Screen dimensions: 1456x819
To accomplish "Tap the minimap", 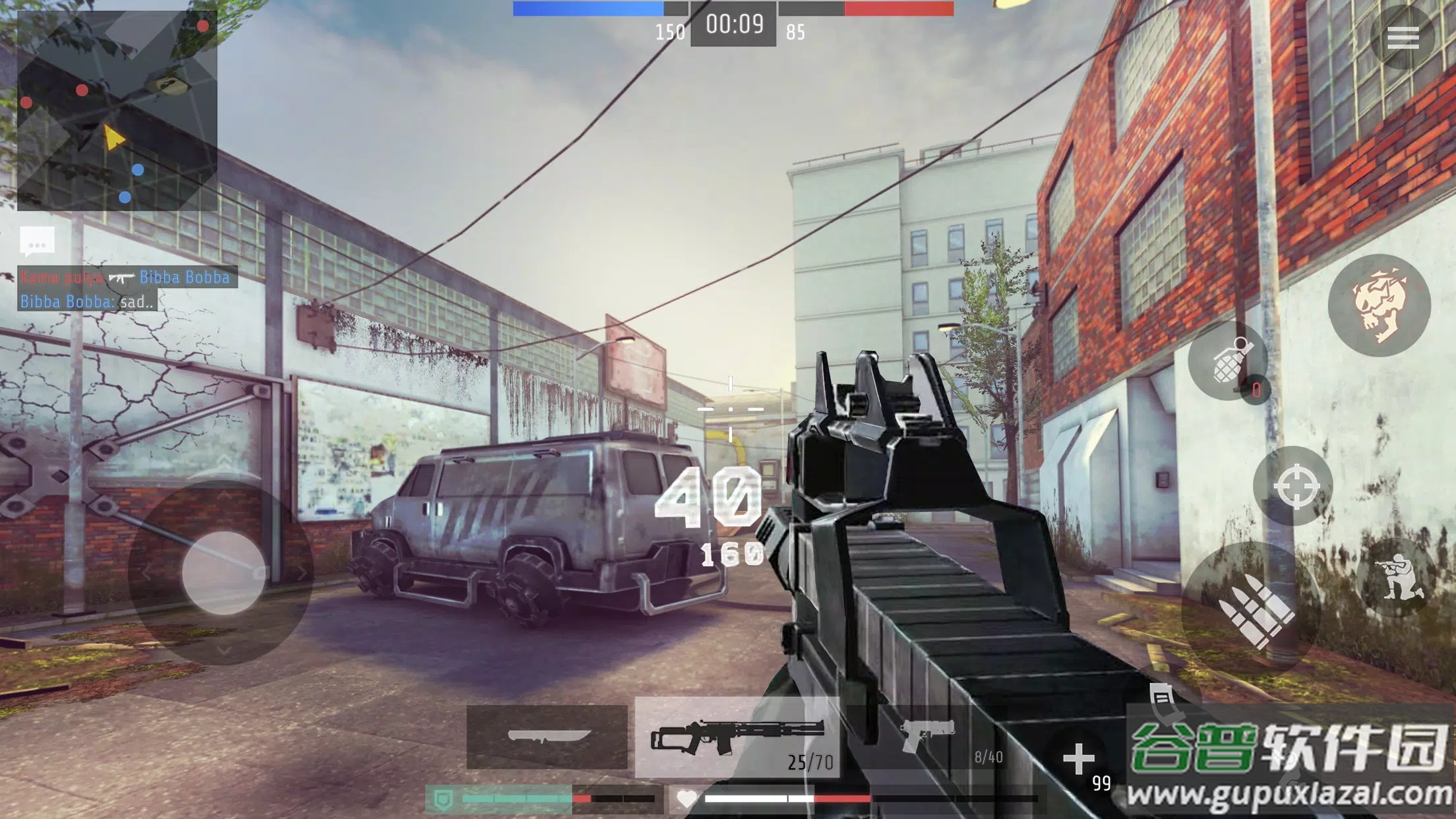I will pyautogui.click(x=117, y=111).
